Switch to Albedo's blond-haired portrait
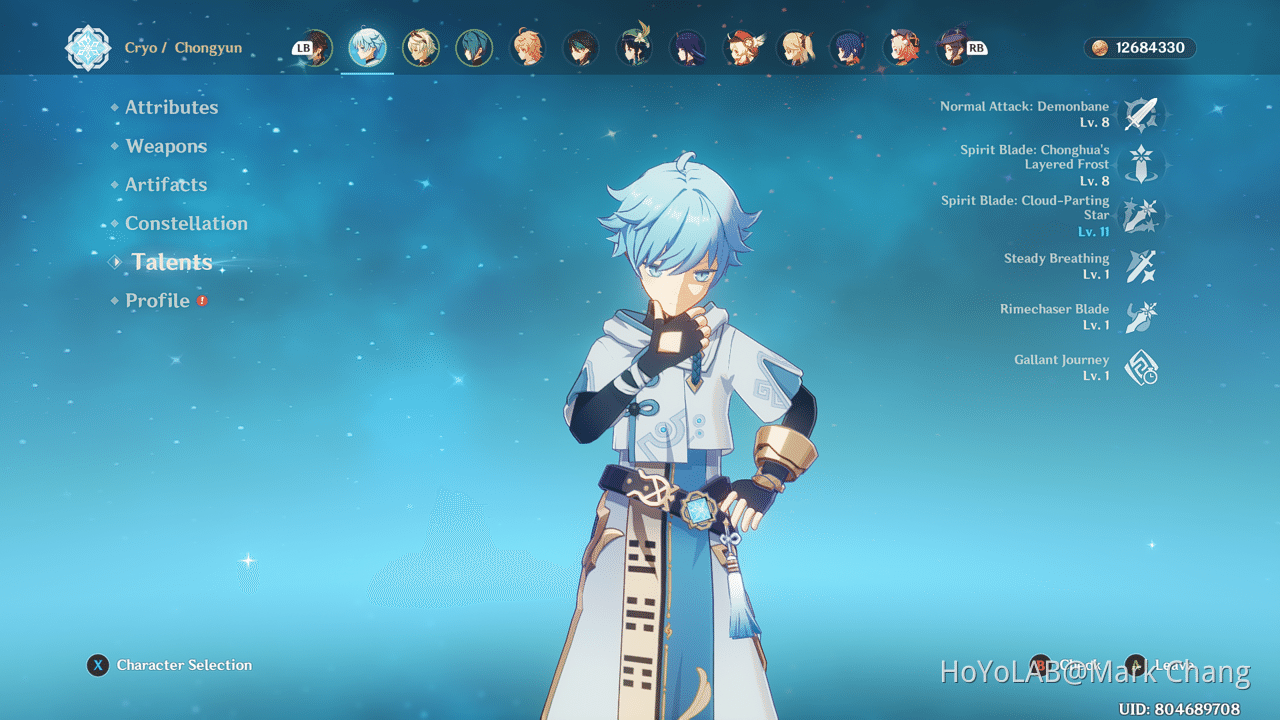The height and width of the screenshot is (720, 1280). (x=420, y=48)
